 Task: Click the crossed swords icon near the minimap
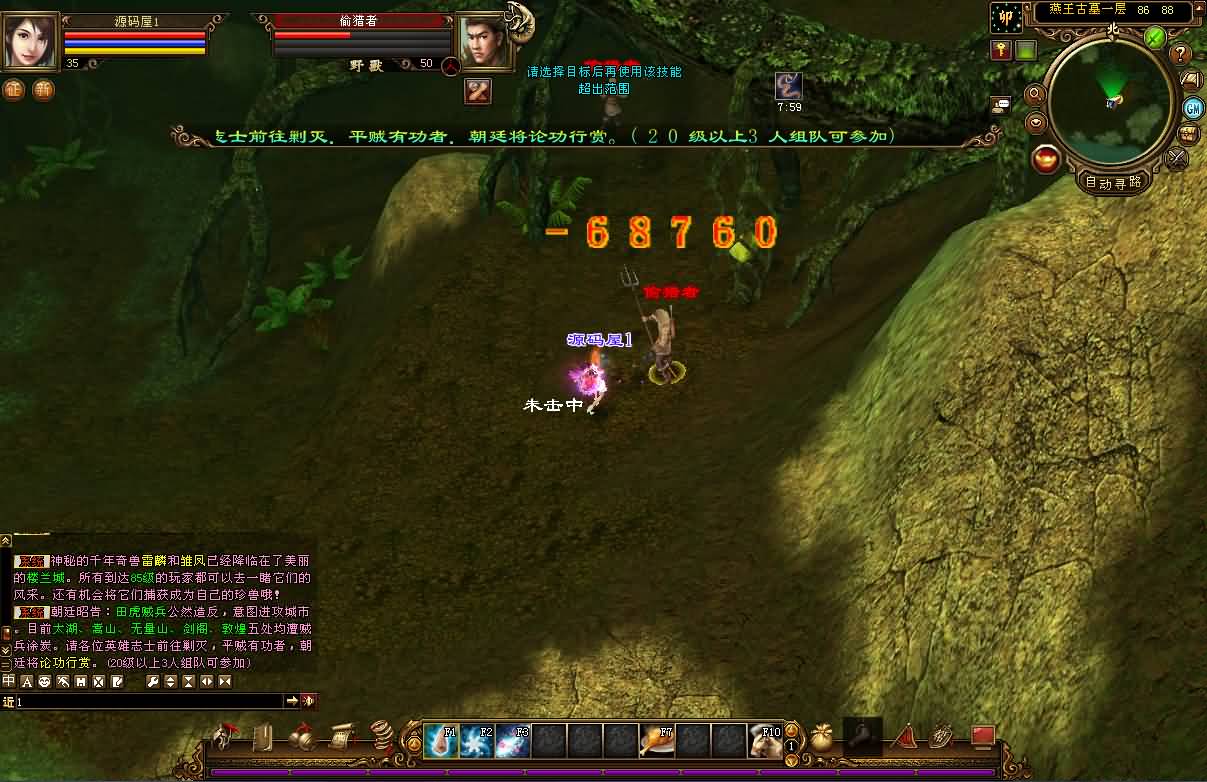click(1178, 157)
